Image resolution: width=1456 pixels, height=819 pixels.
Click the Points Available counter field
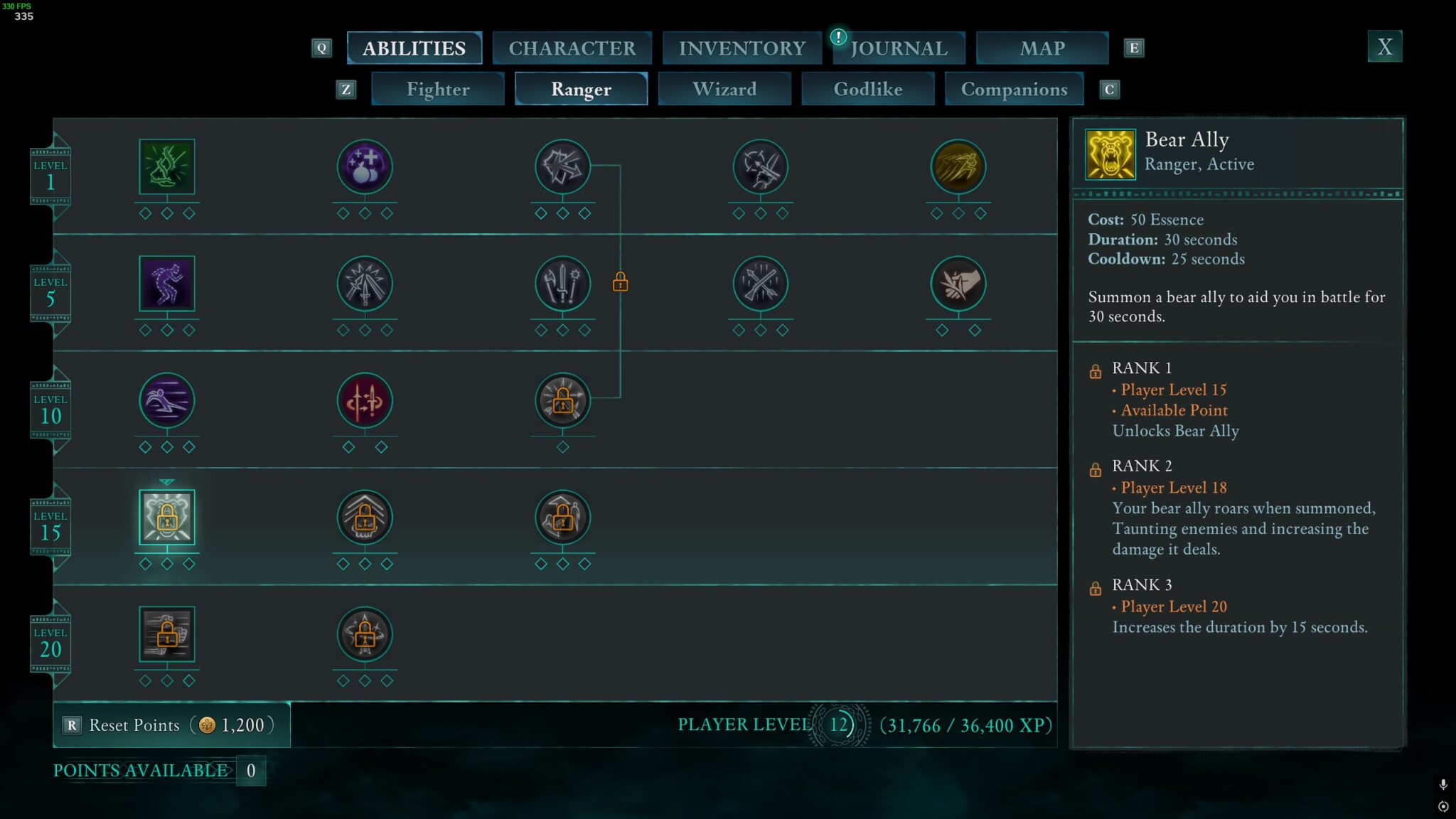(x=250, y=771)
